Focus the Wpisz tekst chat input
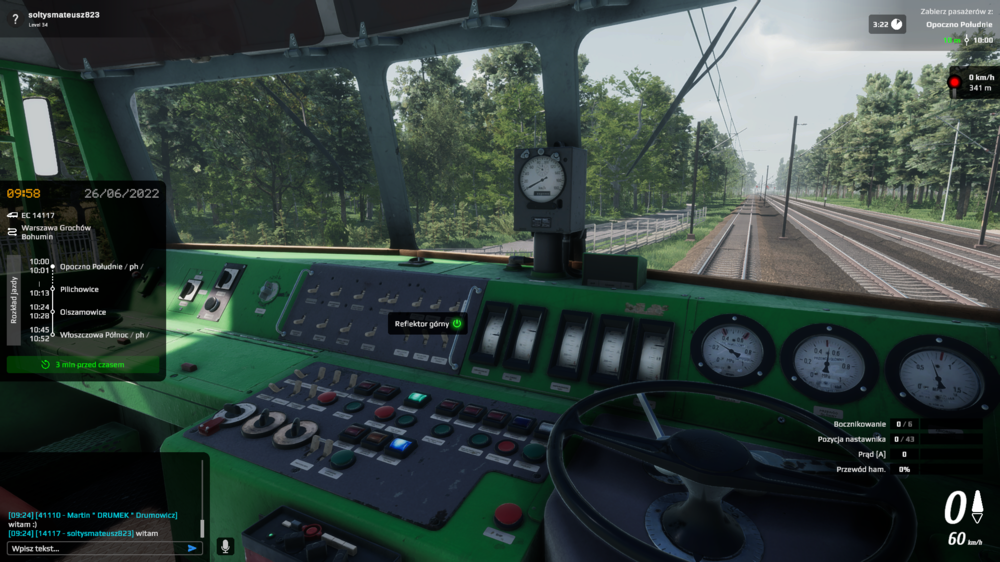The width and height of the screenshot is (1000, 562). click(x=95, y=548)
